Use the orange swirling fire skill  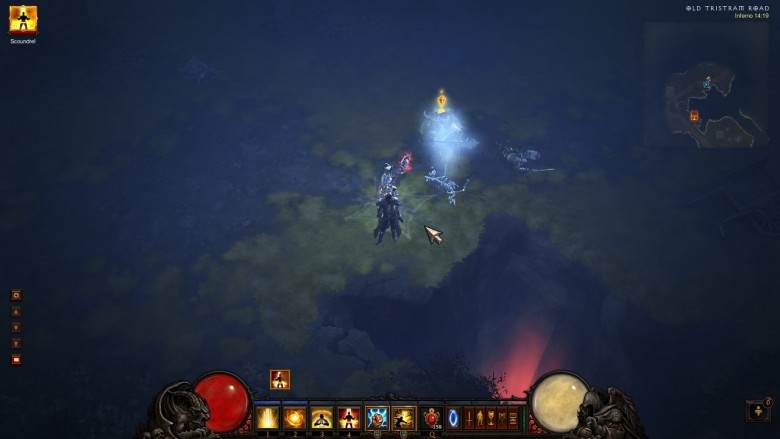click(x=295, y=417)
